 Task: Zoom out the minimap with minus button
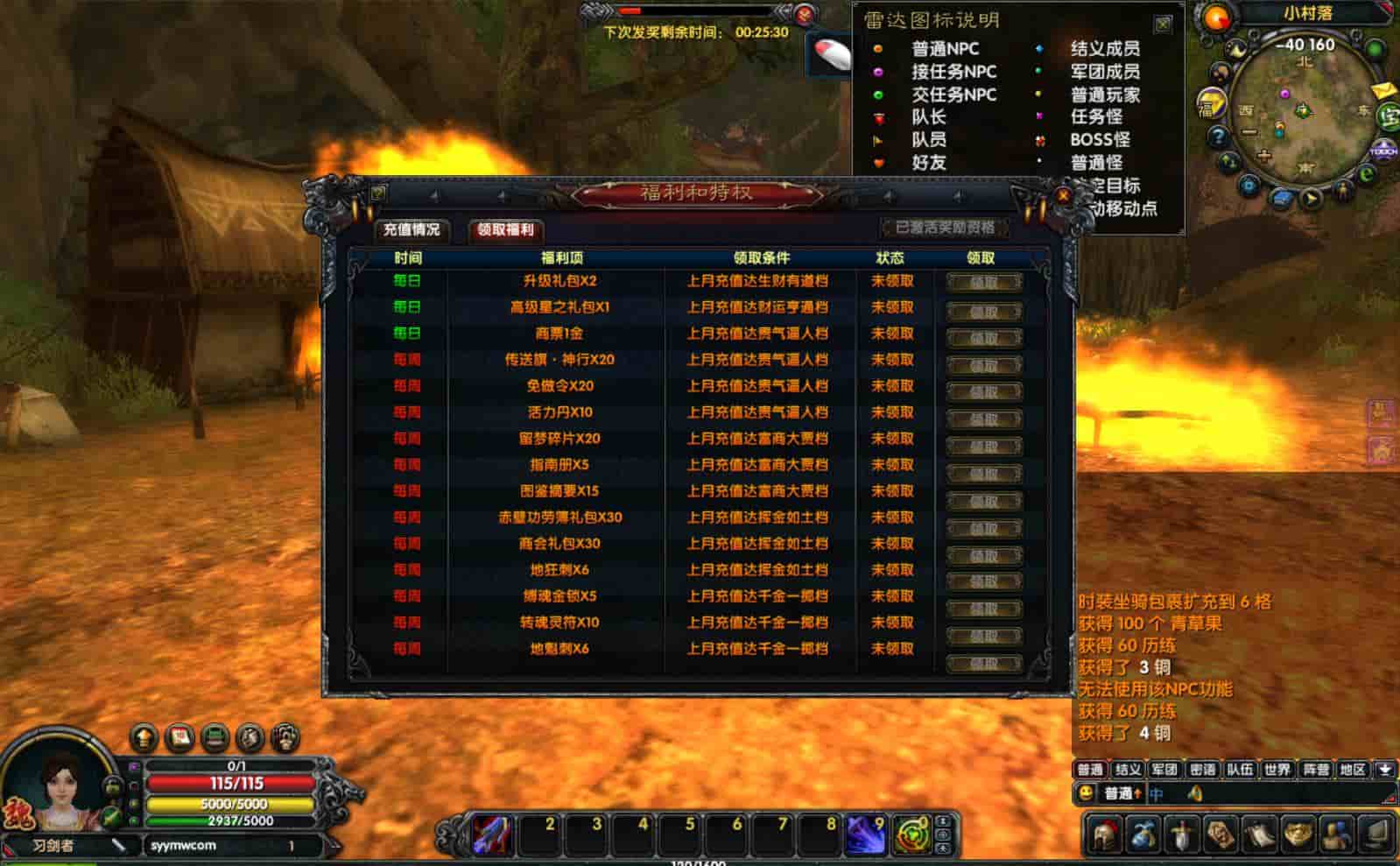(x=1249, y=133)
